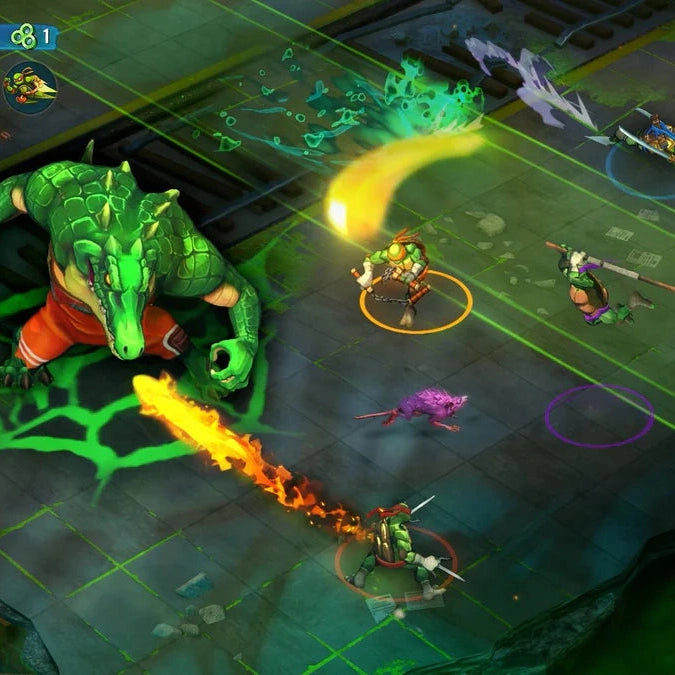Screen dimensions: 675x675
Task: Tap the Michelangelo dash ability icon
Action: tap(29, 86)
